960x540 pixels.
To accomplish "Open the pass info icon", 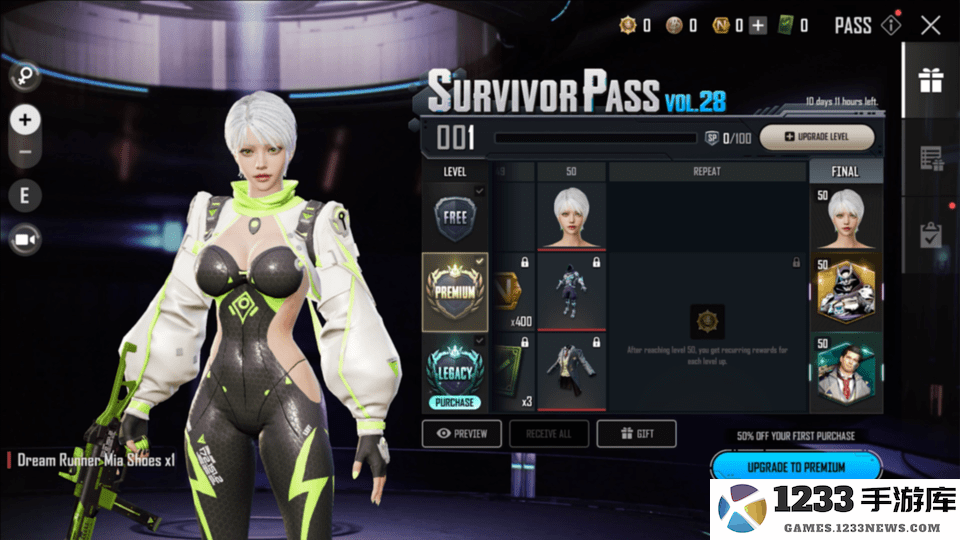I will coord(891,26).
